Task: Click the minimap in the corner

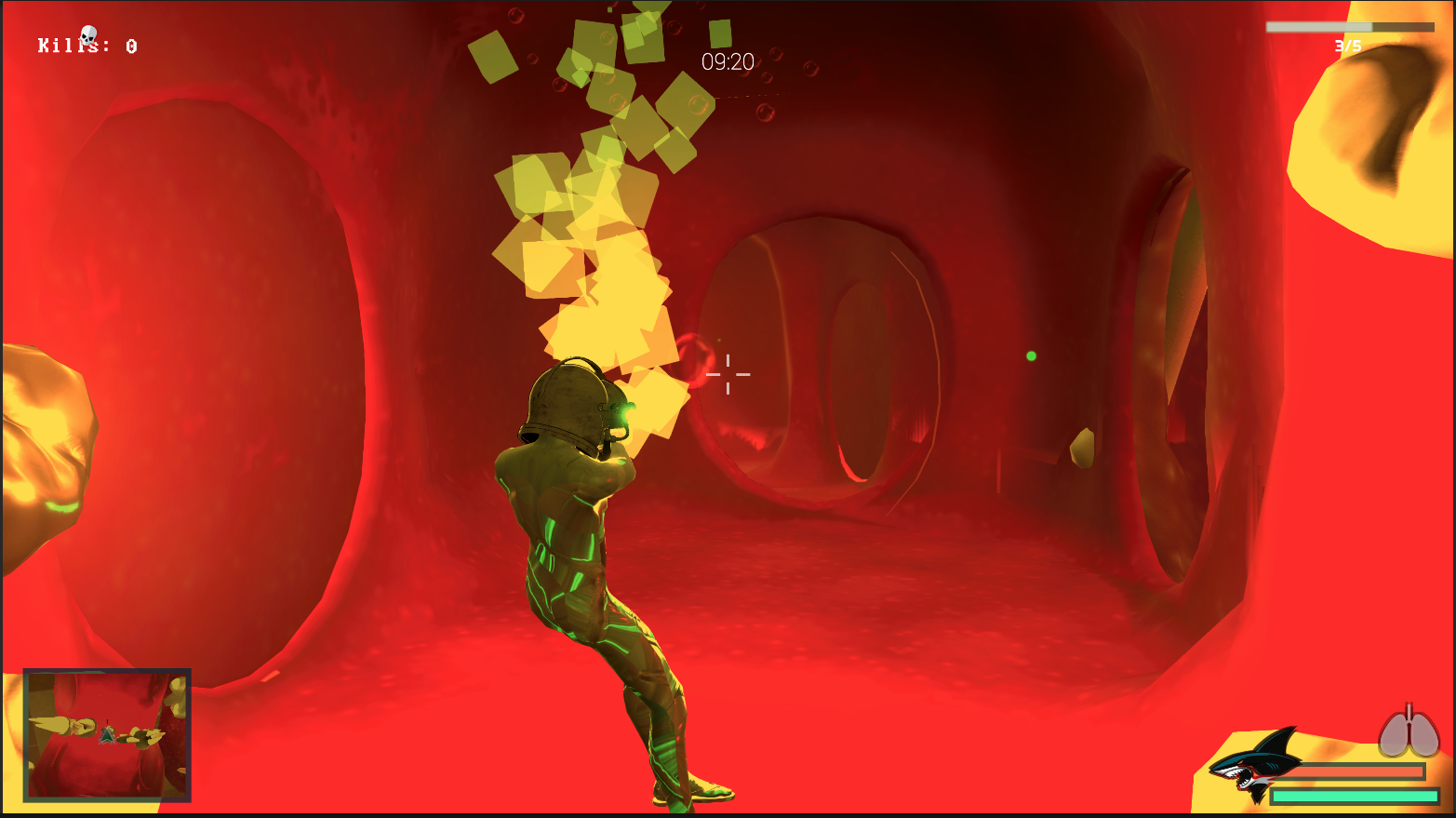Action: point(107,734)
